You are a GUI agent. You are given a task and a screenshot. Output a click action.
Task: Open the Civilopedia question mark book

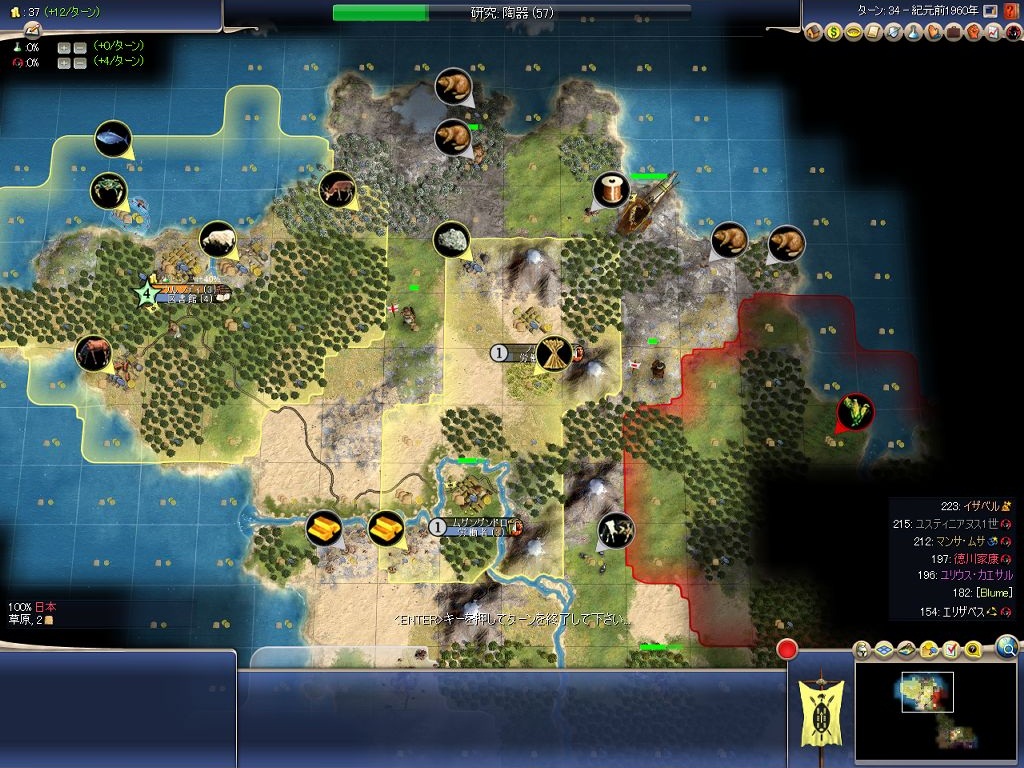[1011, 11]
